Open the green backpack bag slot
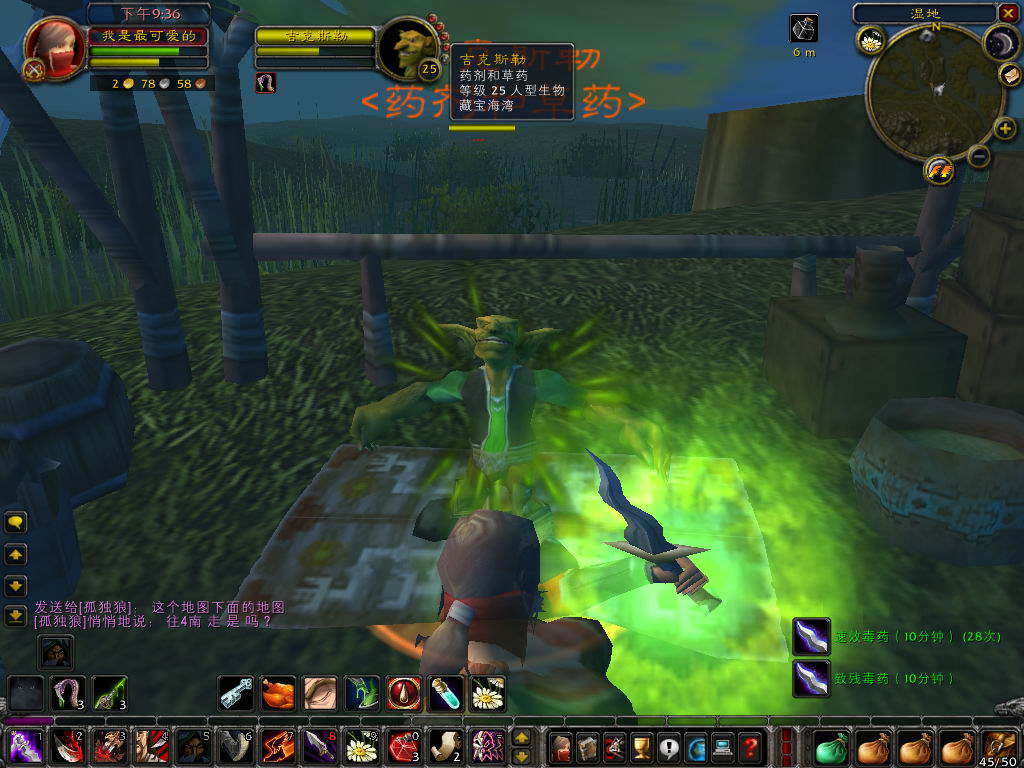Screen dimensions: 1024x768 click(x=831, y=747)
